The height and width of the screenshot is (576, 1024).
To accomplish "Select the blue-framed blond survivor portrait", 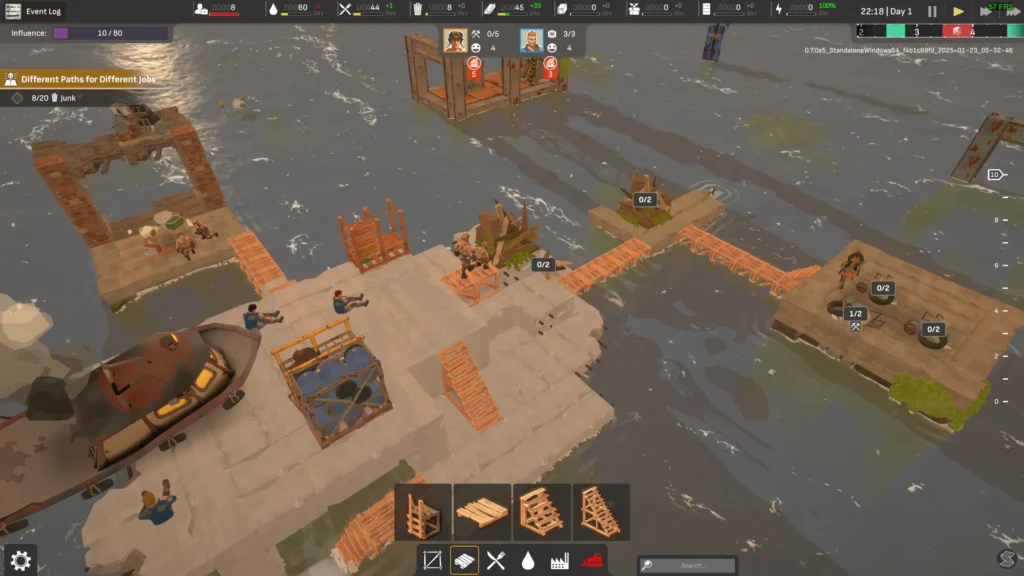I will point(532,41).
